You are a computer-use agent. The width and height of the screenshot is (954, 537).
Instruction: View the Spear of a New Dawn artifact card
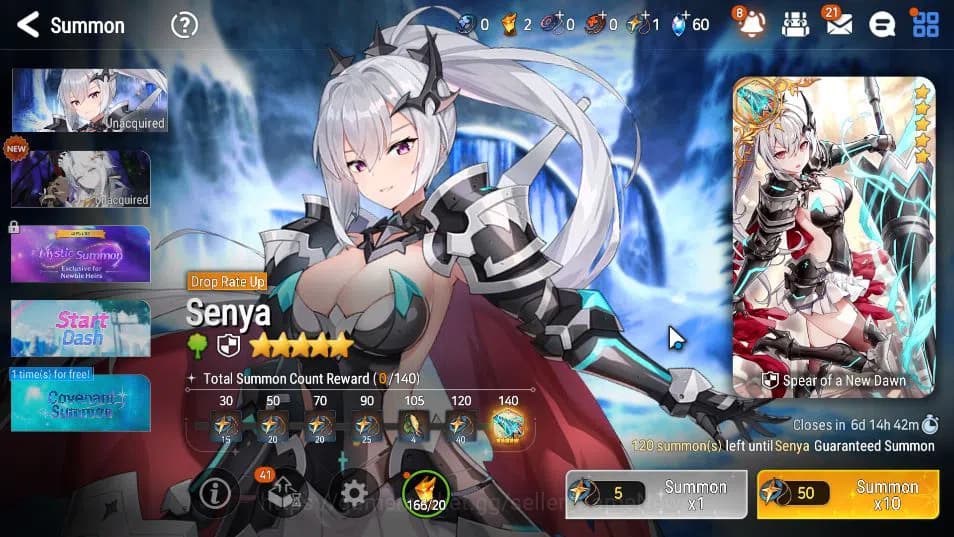coord(834,237)
